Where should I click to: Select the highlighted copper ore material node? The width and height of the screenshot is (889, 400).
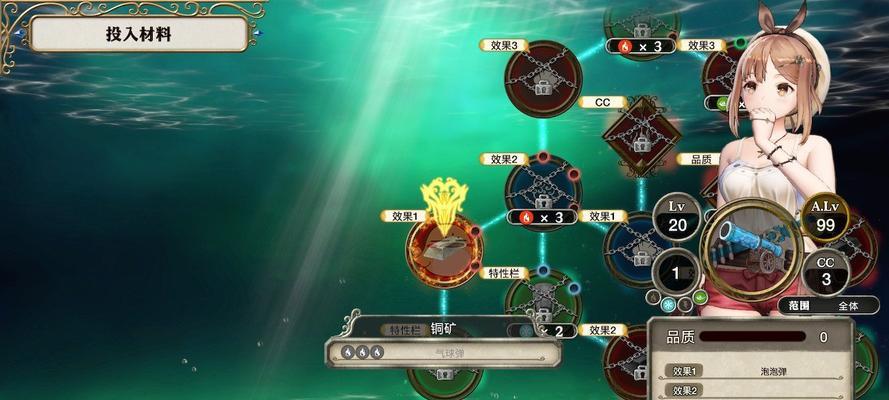click(442, 246)
